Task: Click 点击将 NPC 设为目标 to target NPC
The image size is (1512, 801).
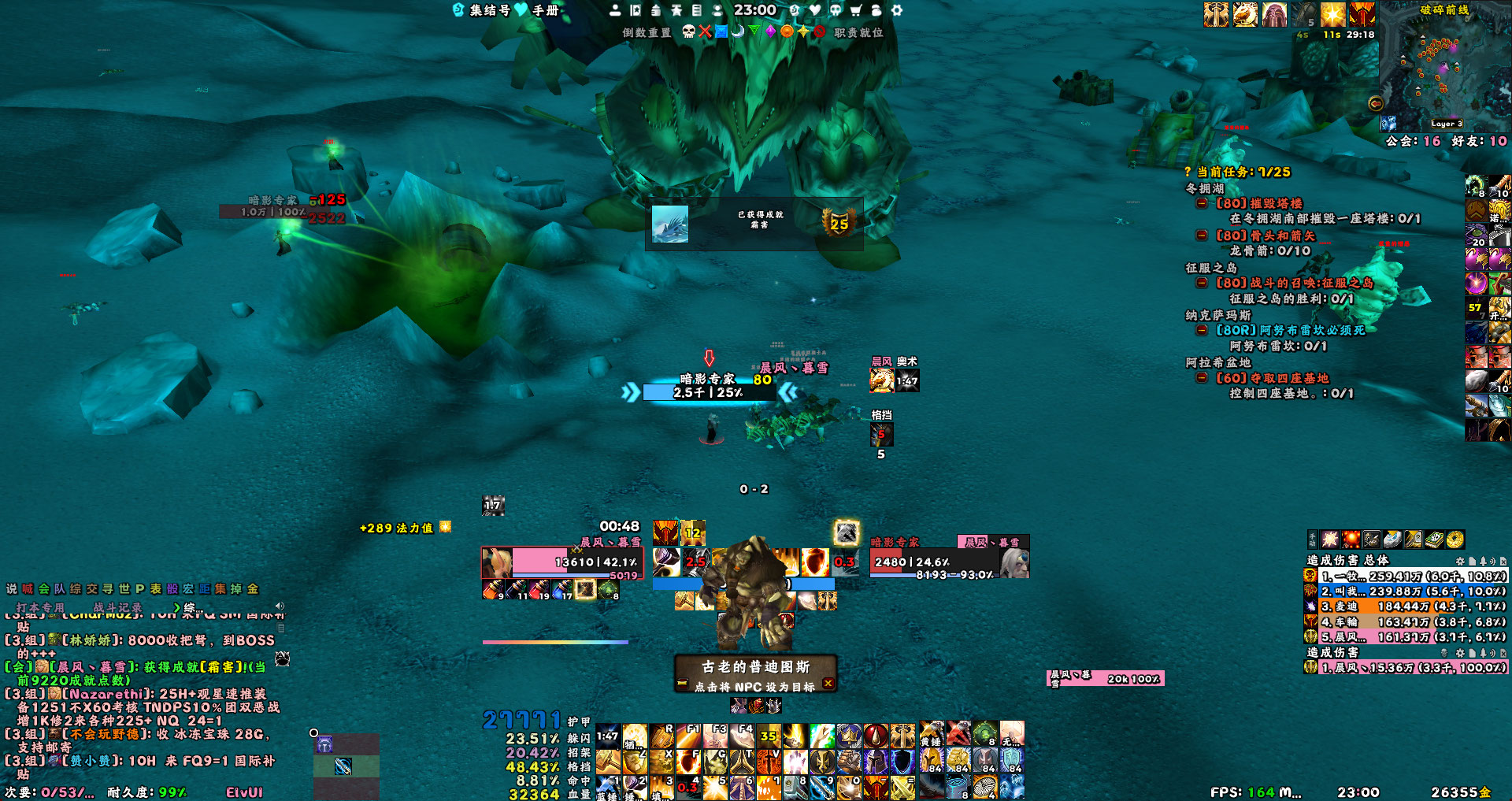Action: [754, 687]
